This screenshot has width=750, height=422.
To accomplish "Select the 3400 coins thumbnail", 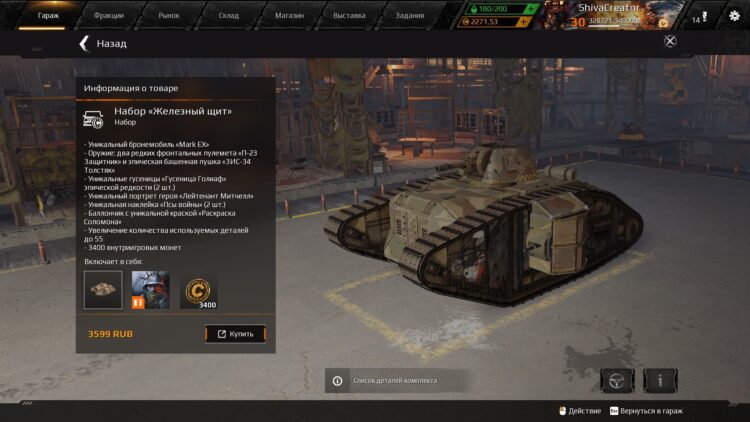I will (x=199, y=290).
